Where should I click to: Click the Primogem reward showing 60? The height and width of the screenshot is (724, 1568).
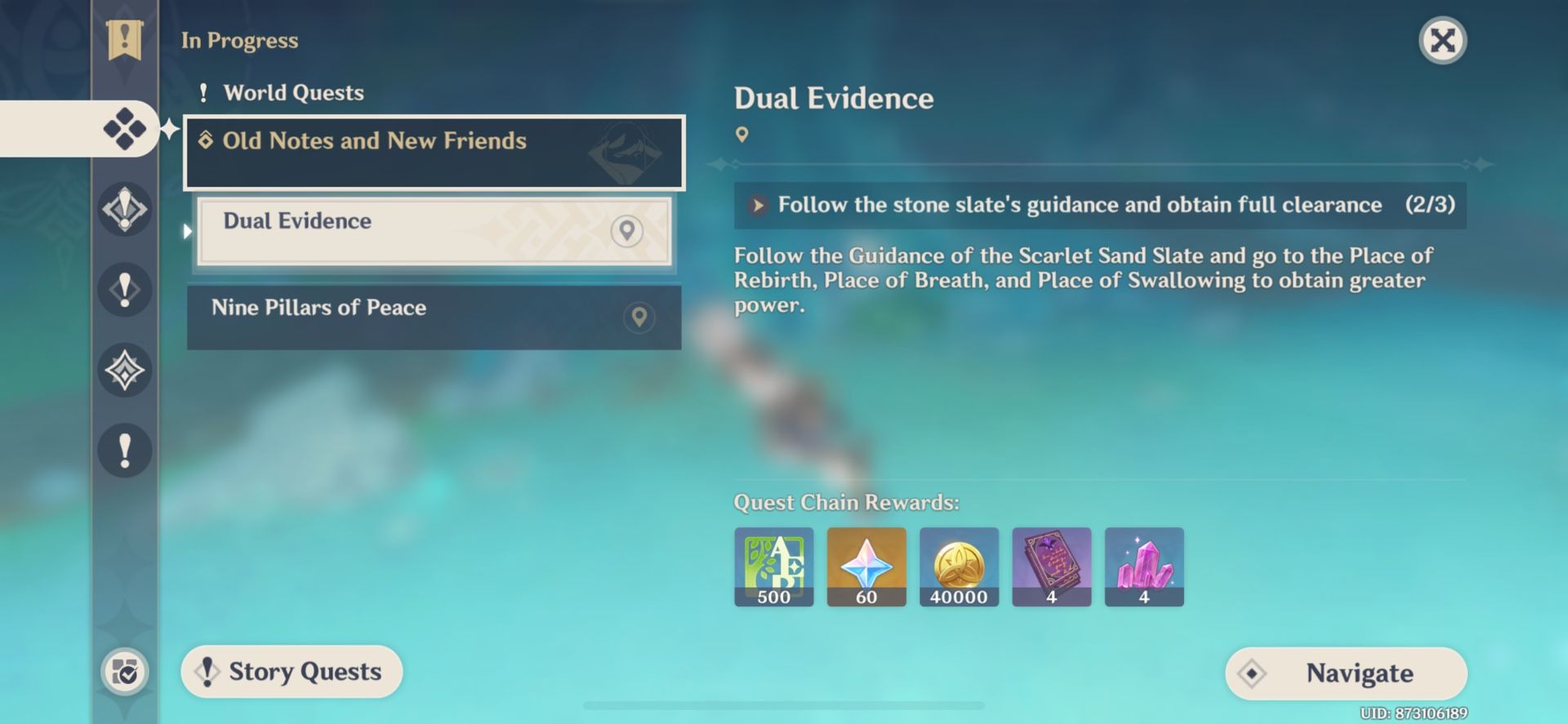[x=866, y=566]
